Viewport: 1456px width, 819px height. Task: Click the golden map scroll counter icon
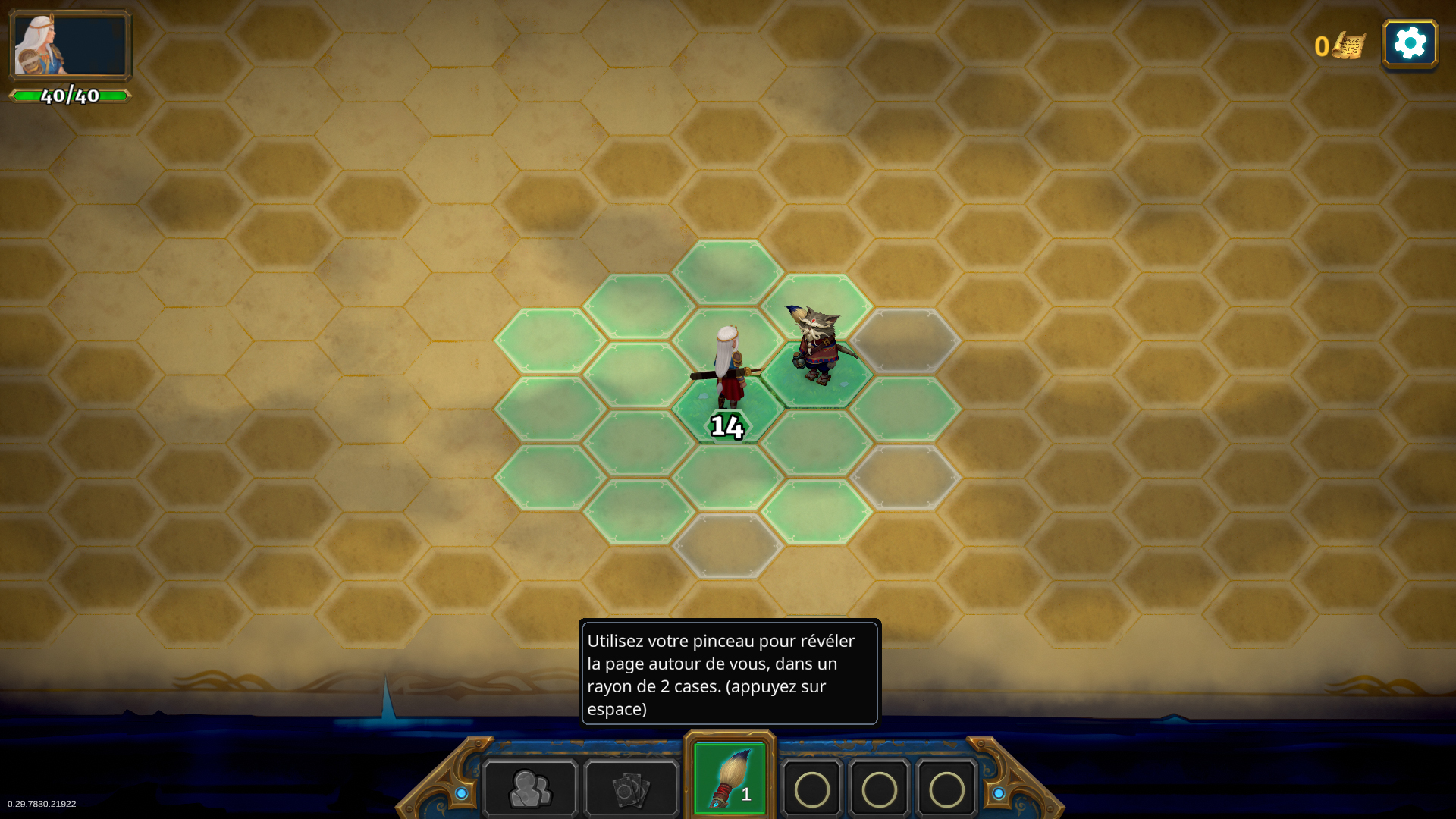point(1348,46)
